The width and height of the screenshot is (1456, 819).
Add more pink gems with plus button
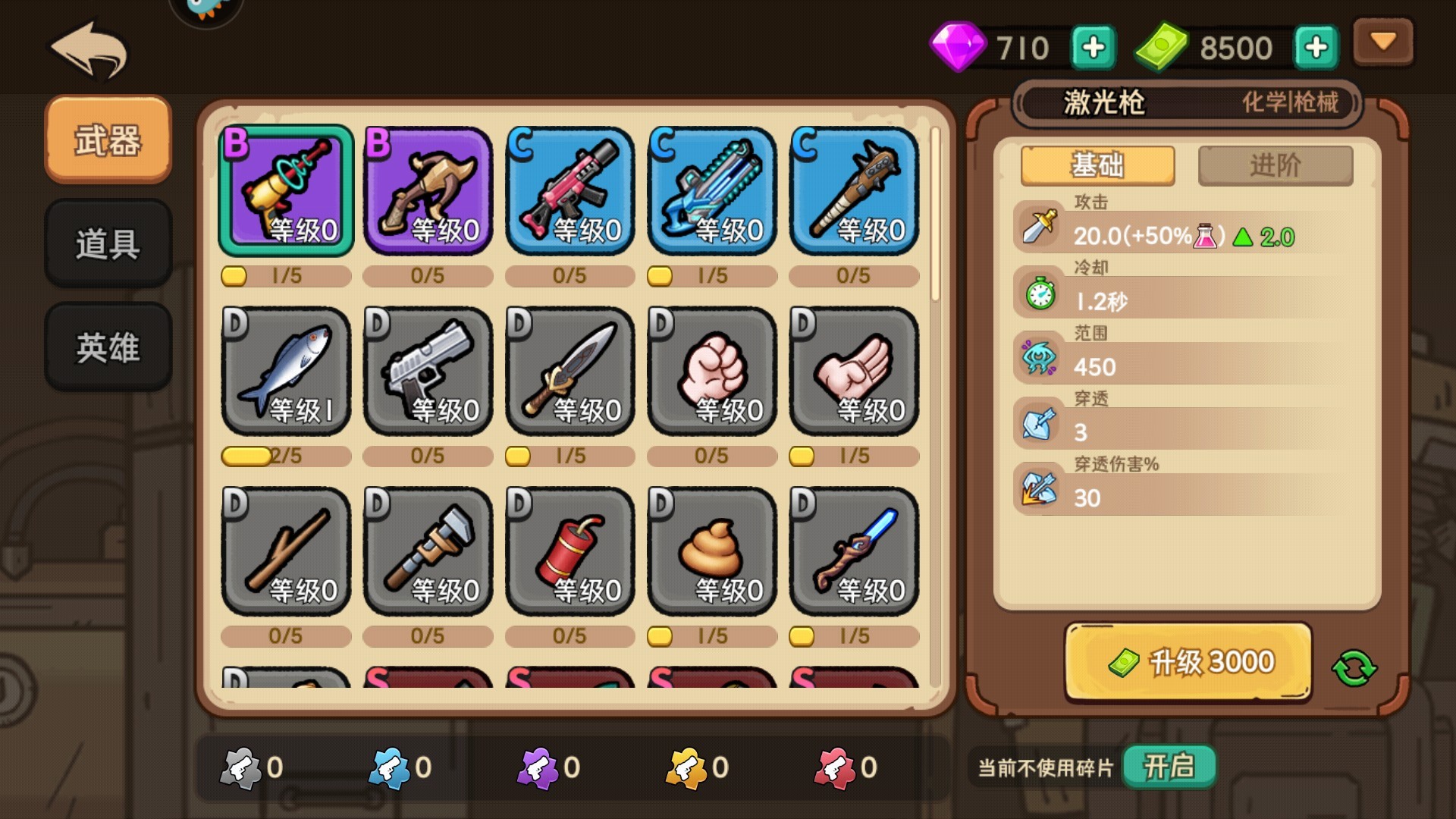[1093, 48]
